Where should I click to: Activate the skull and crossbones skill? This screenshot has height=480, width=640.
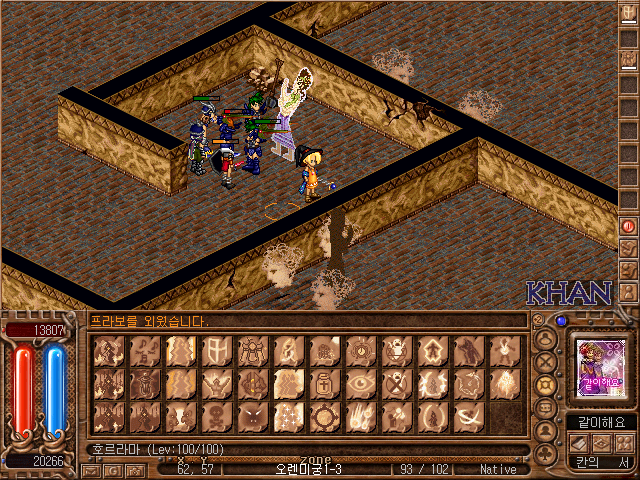tap(215, 414)
